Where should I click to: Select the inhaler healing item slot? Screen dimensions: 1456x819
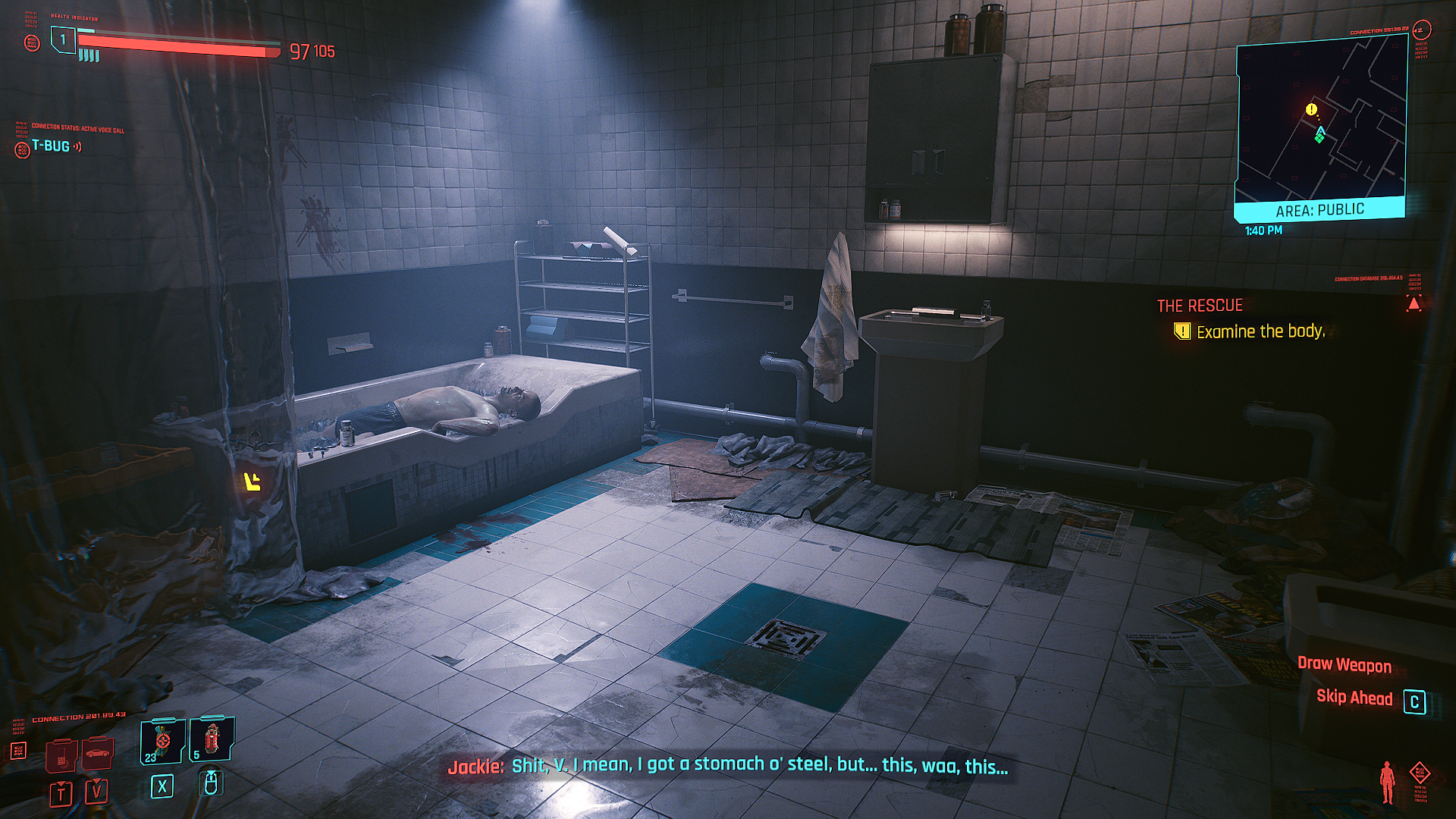click(162, 741)
